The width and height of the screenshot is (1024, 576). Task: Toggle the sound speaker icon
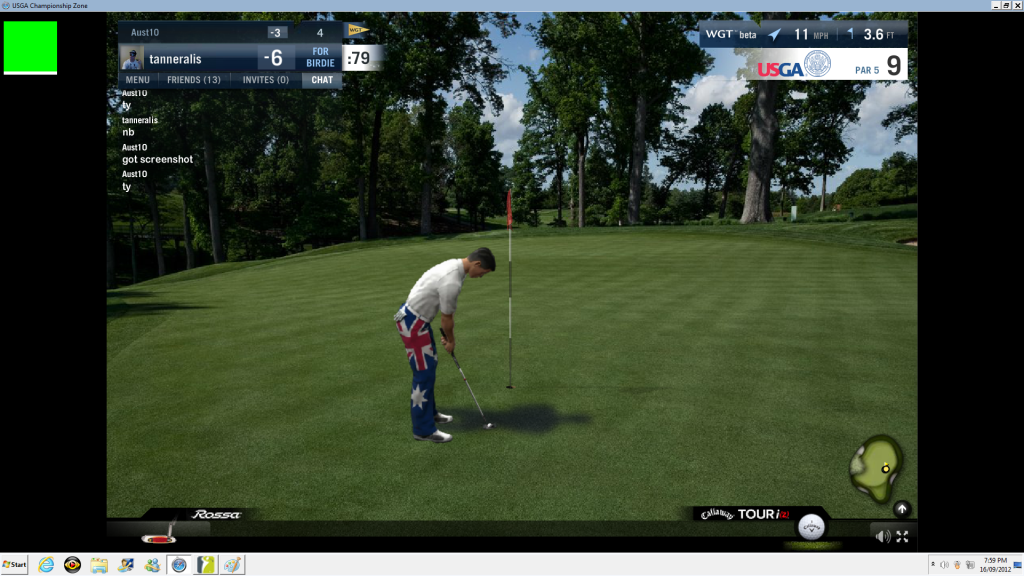[x=883, y=536]
